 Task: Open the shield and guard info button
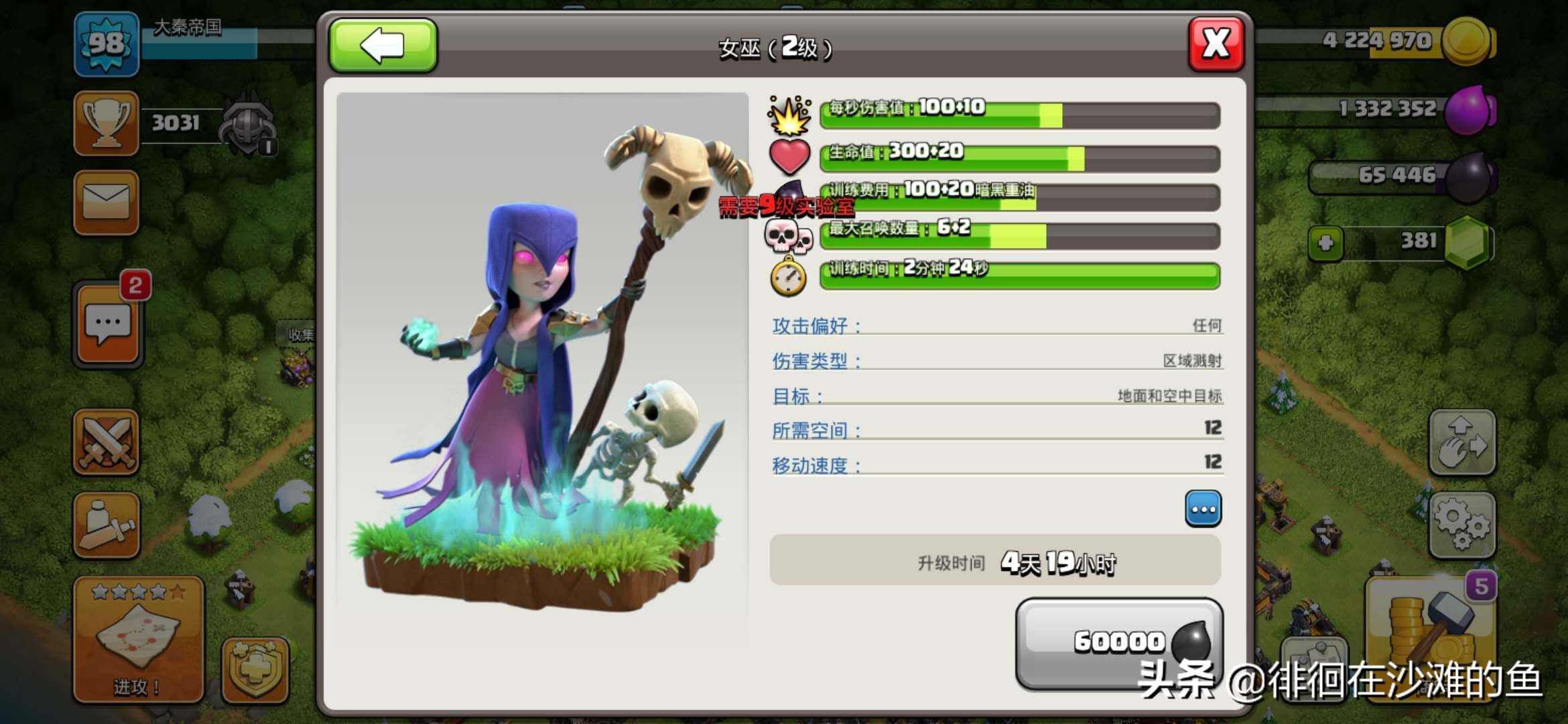click(x=255, y=669)
